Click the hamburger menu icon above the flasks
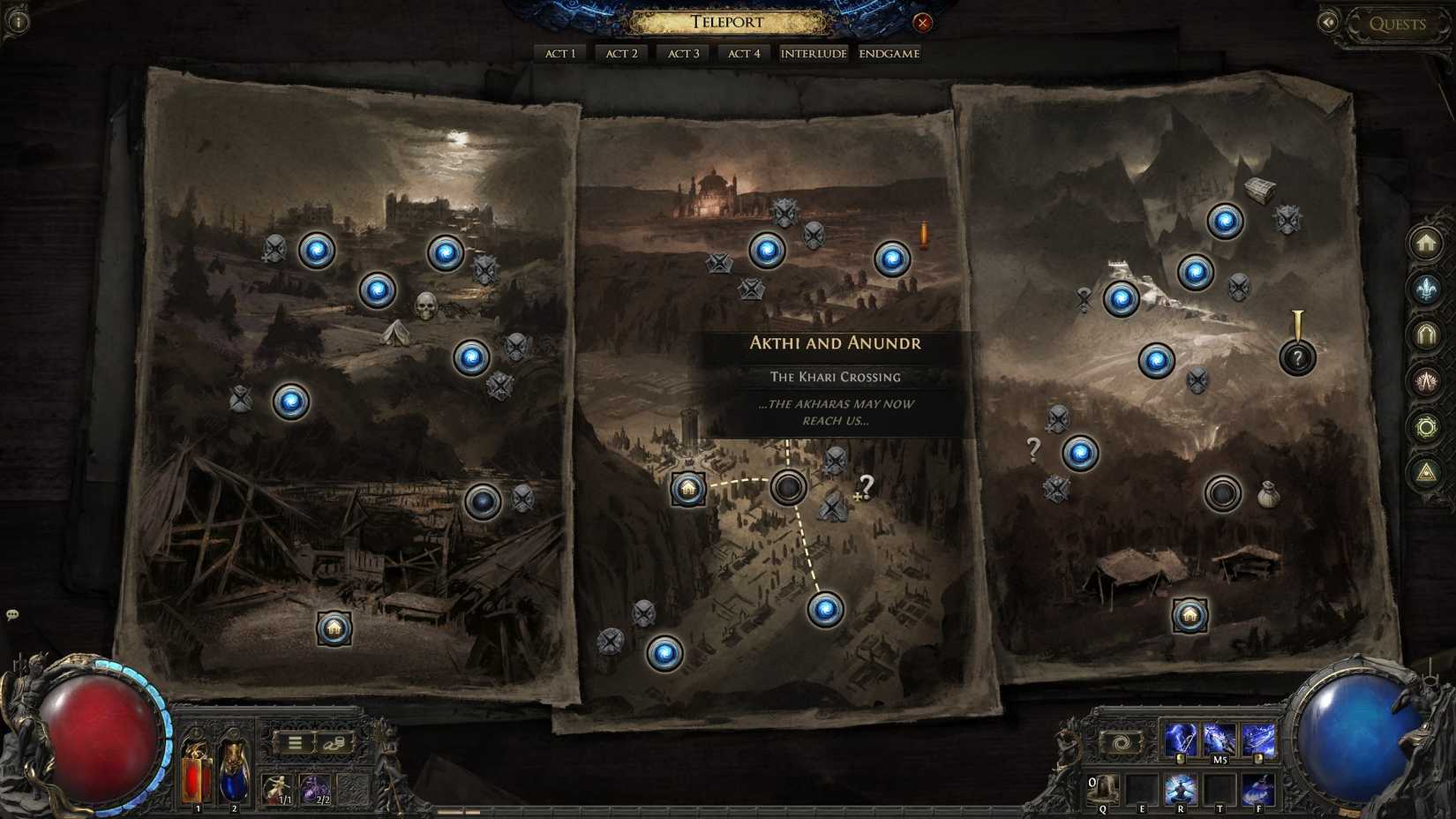 coord(295,742)
